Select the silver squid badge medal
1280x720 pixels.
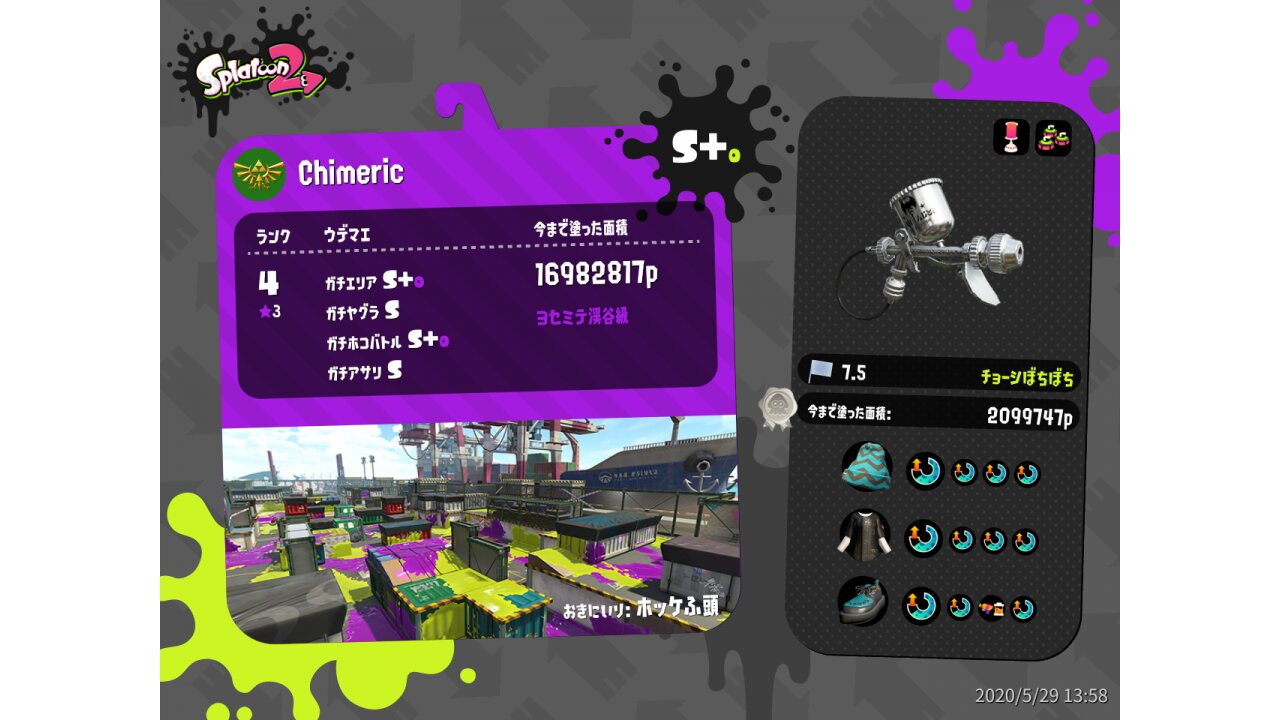776,408
